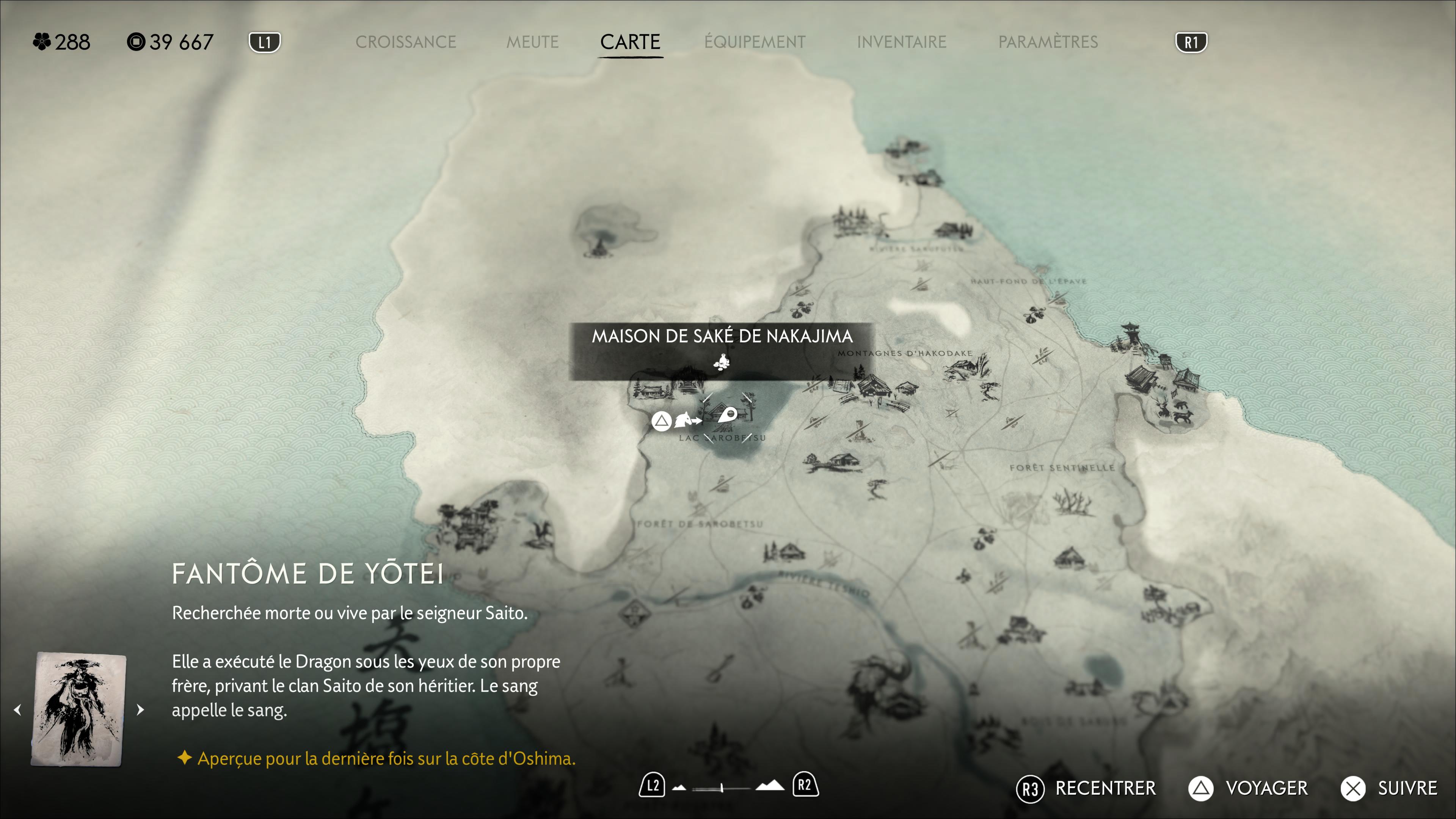Show previous poster with the left arrow
The width and height of the screenshot is (1456, 819).
(18, 709)
